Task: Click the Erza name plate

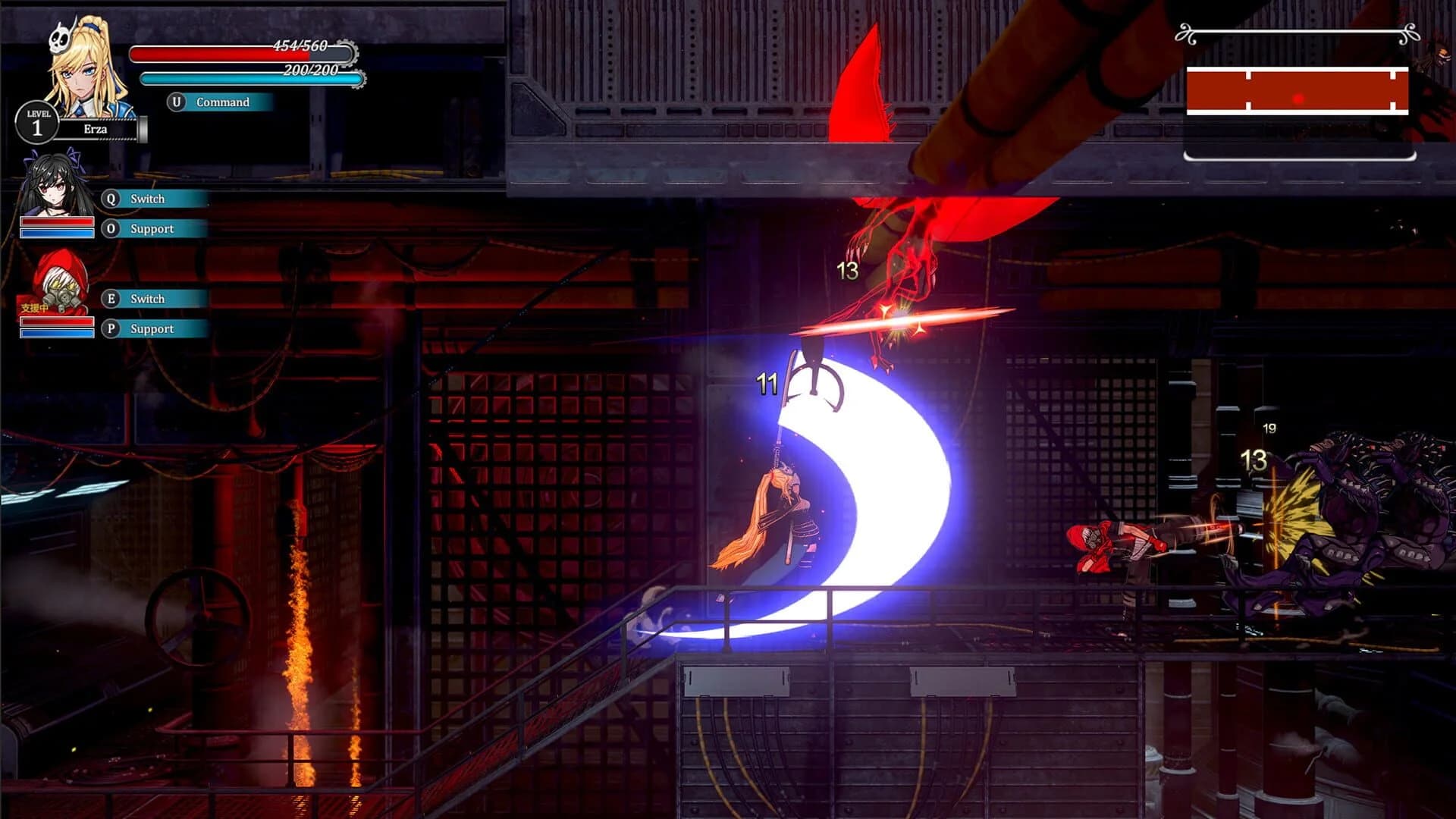Action: coord(95,129)
